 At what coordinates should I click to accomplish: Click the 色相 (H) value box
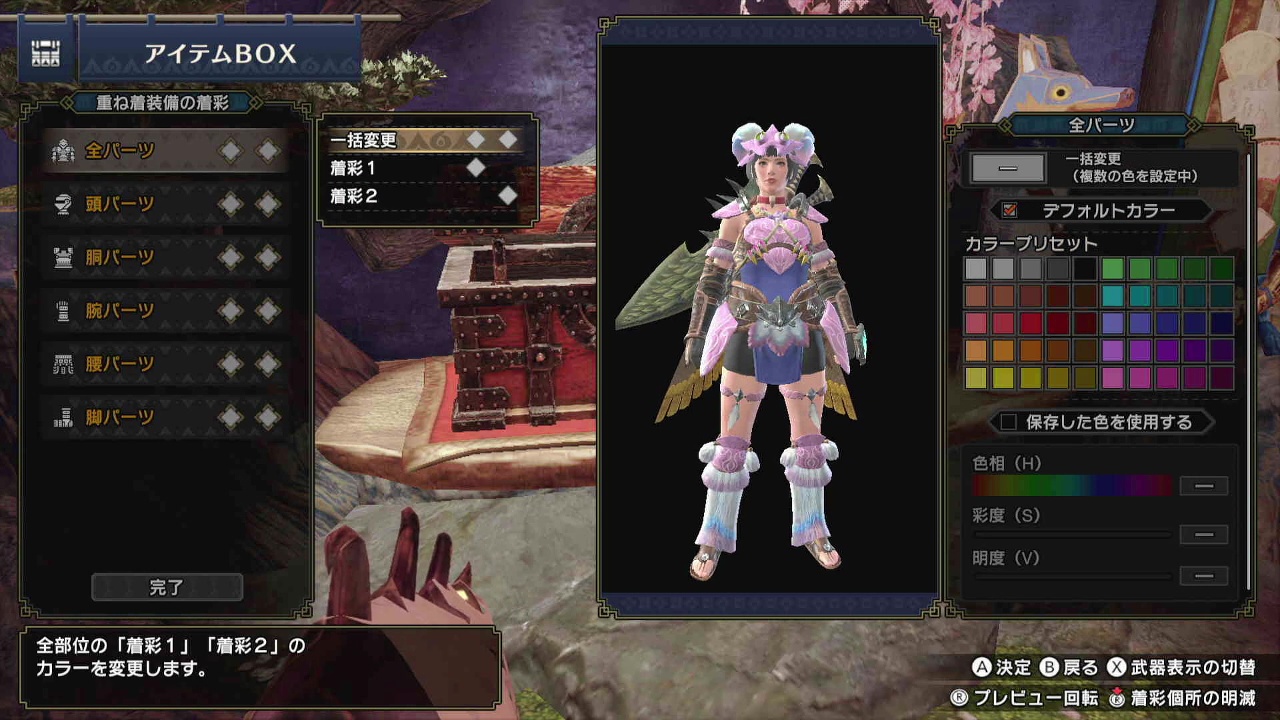click(1204, 486)
